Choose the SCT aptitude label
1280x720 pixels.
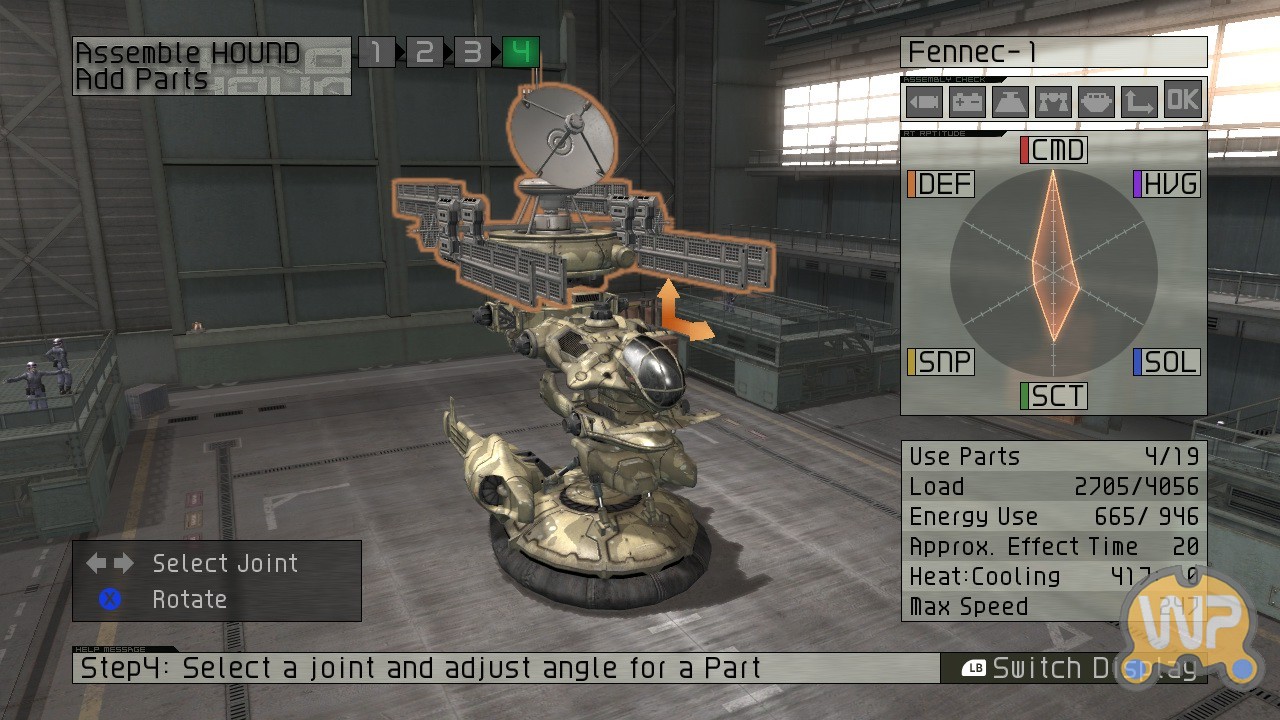point(1054,396)
